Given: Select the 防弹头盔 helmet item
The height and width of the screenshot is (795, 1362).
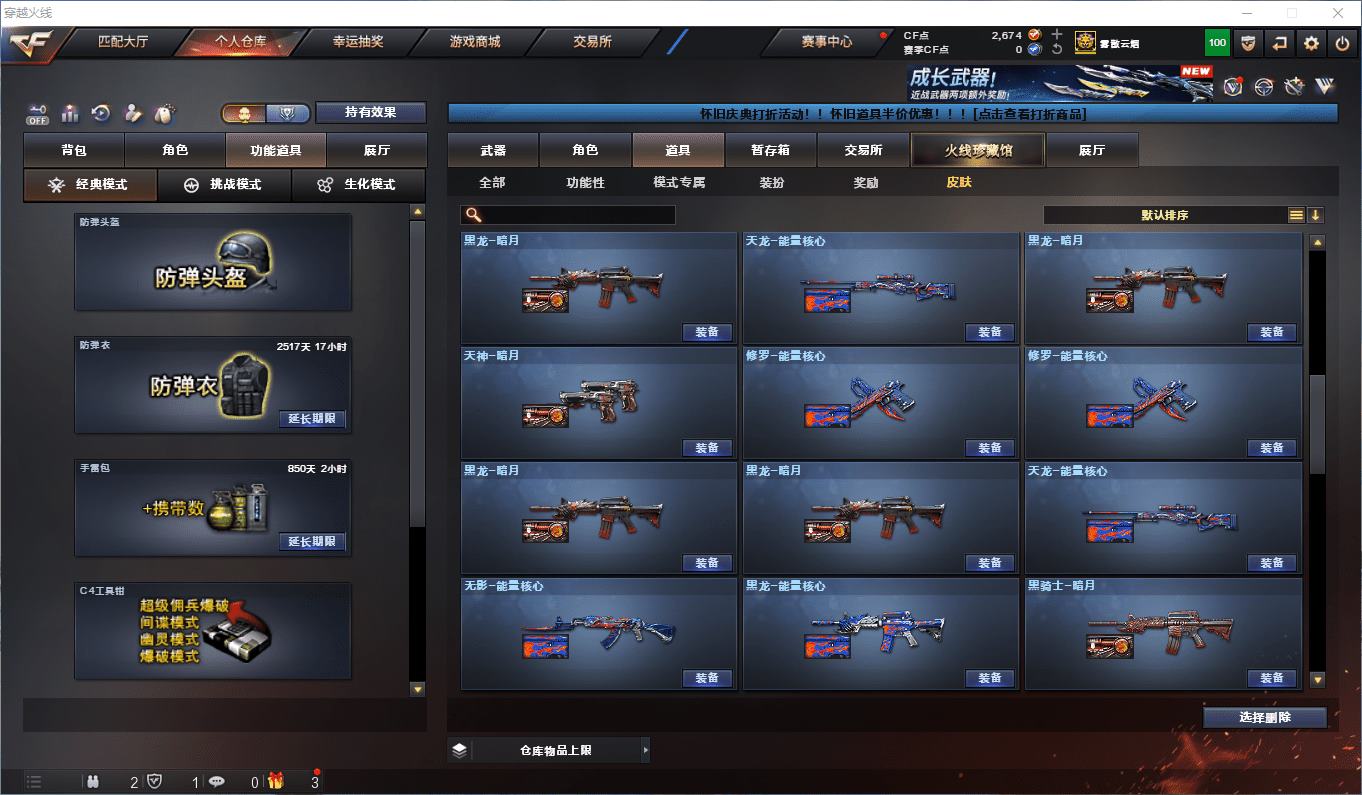Looking at the screenshot, I should (x=213, y=262).
